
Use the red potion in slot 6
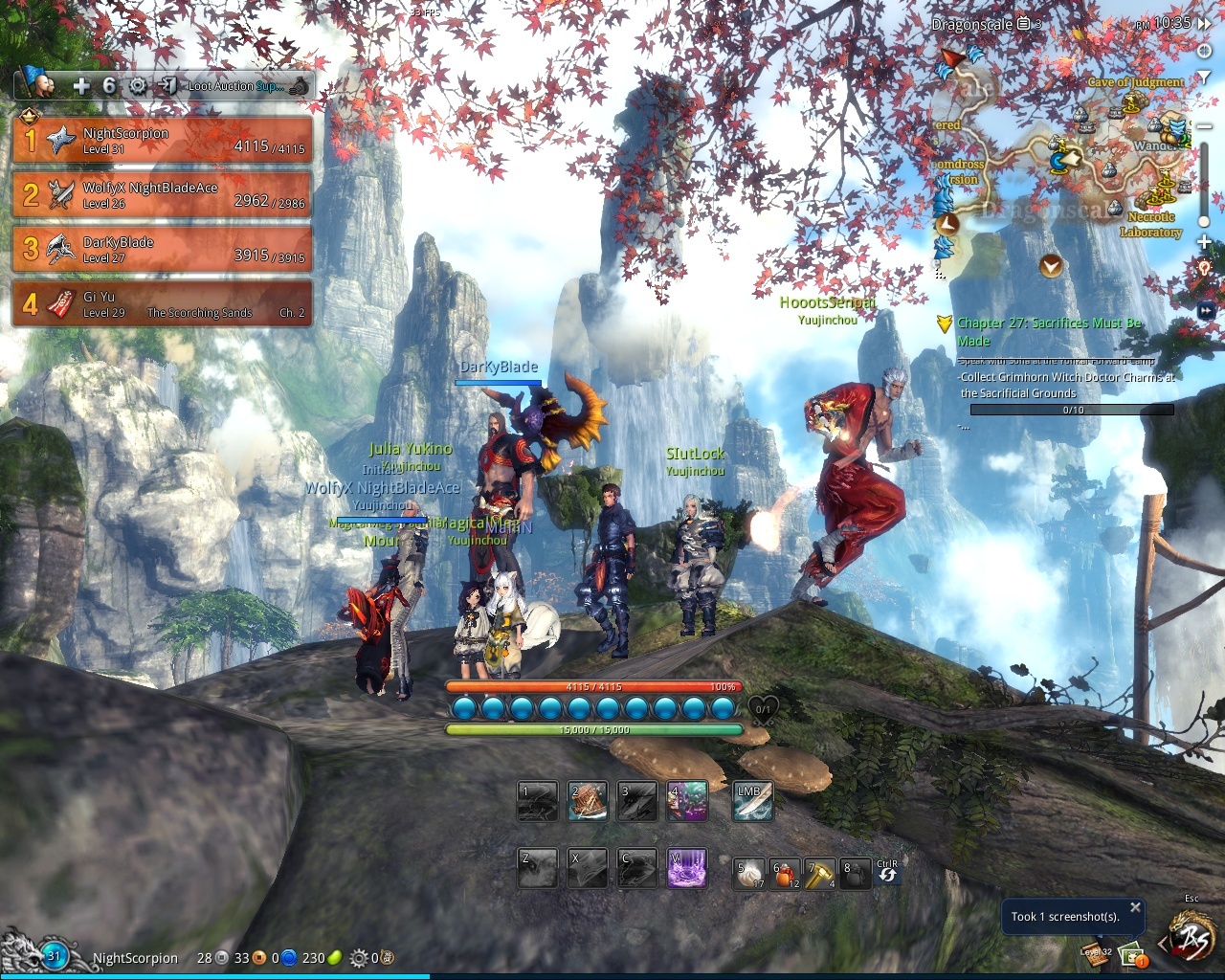click(786, 874)
